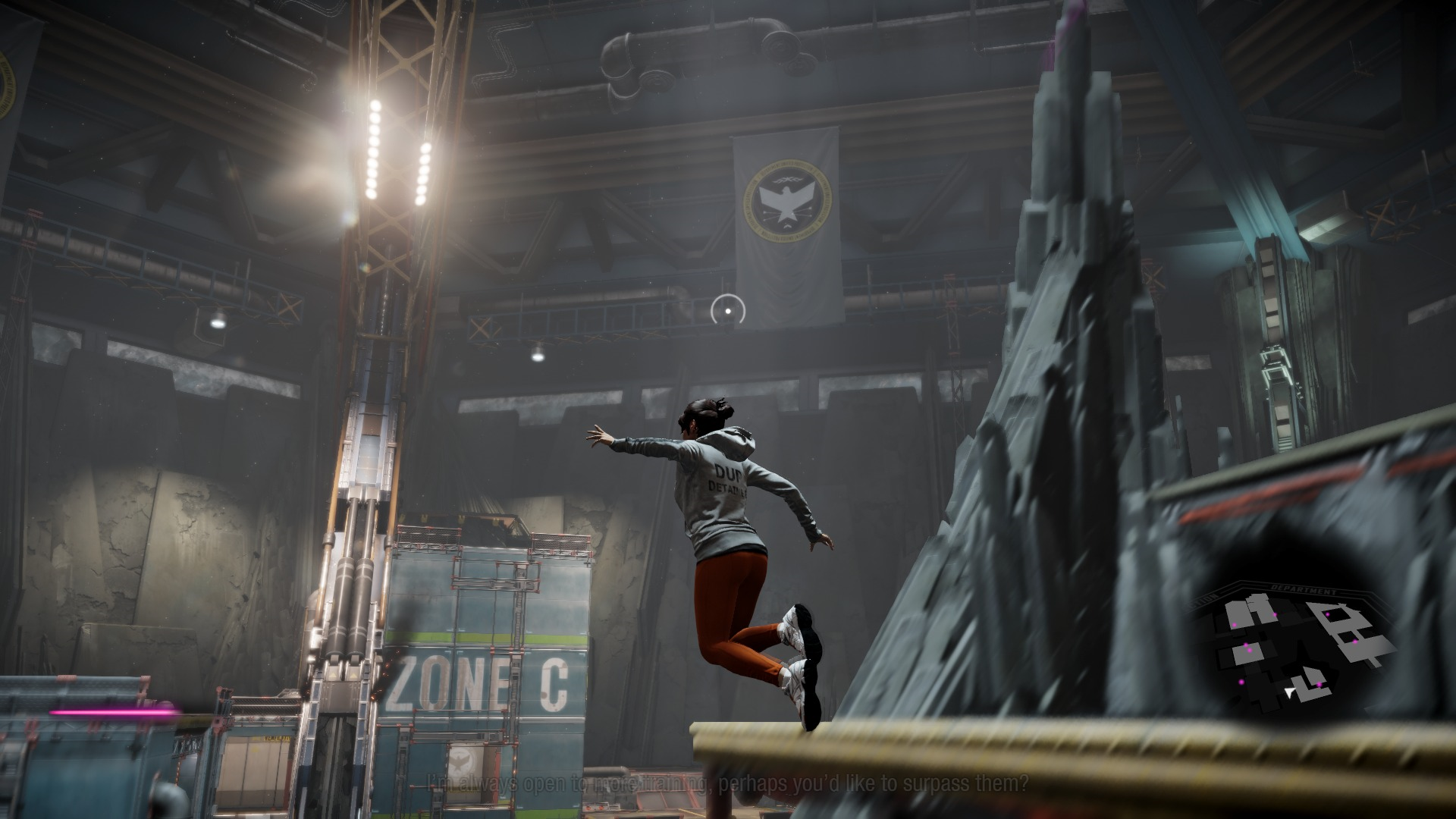Click the DEPARTMENT label on the minimap

(x=1304, y=590)
